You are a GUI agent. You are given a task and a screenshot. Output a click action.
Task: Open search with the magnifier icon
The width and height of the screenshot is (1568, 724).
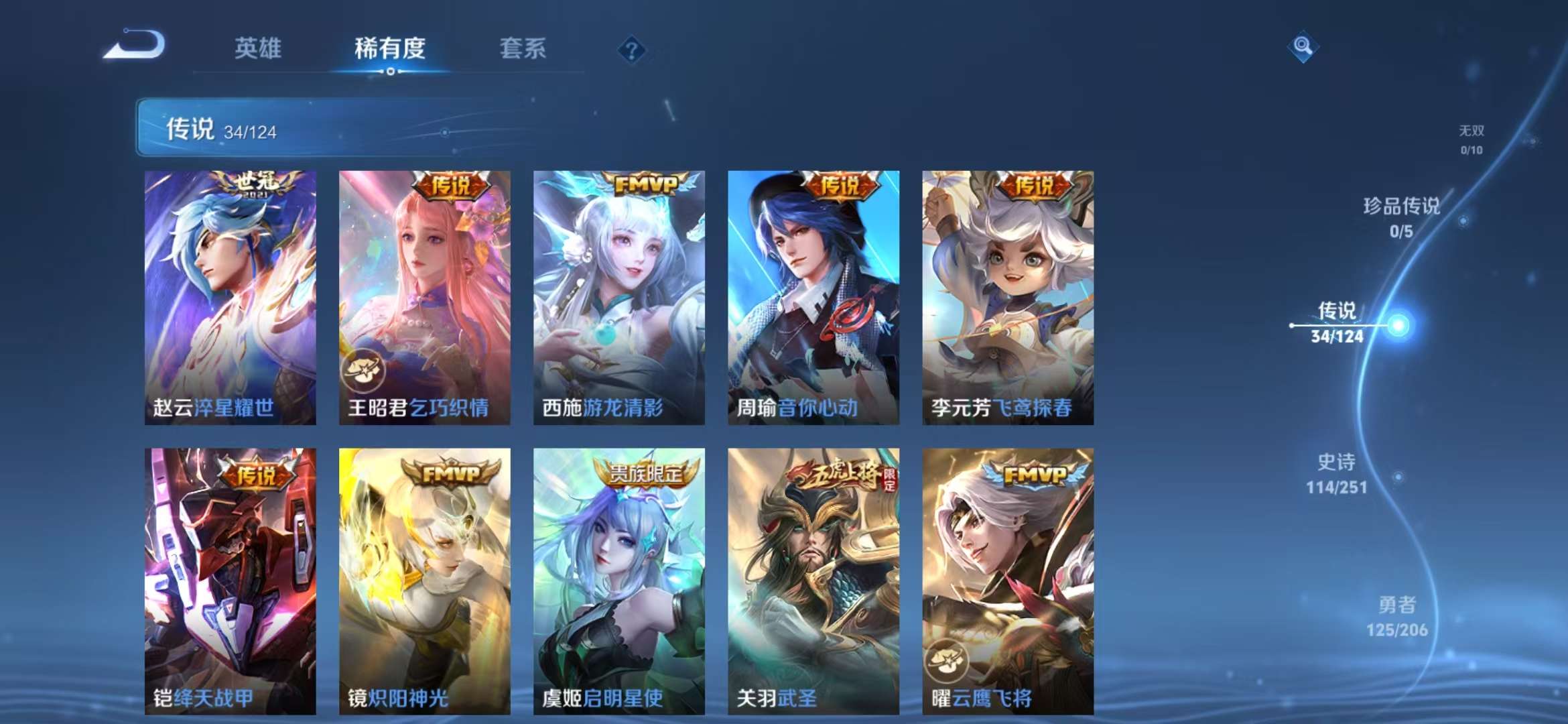tap(1303, 46)
